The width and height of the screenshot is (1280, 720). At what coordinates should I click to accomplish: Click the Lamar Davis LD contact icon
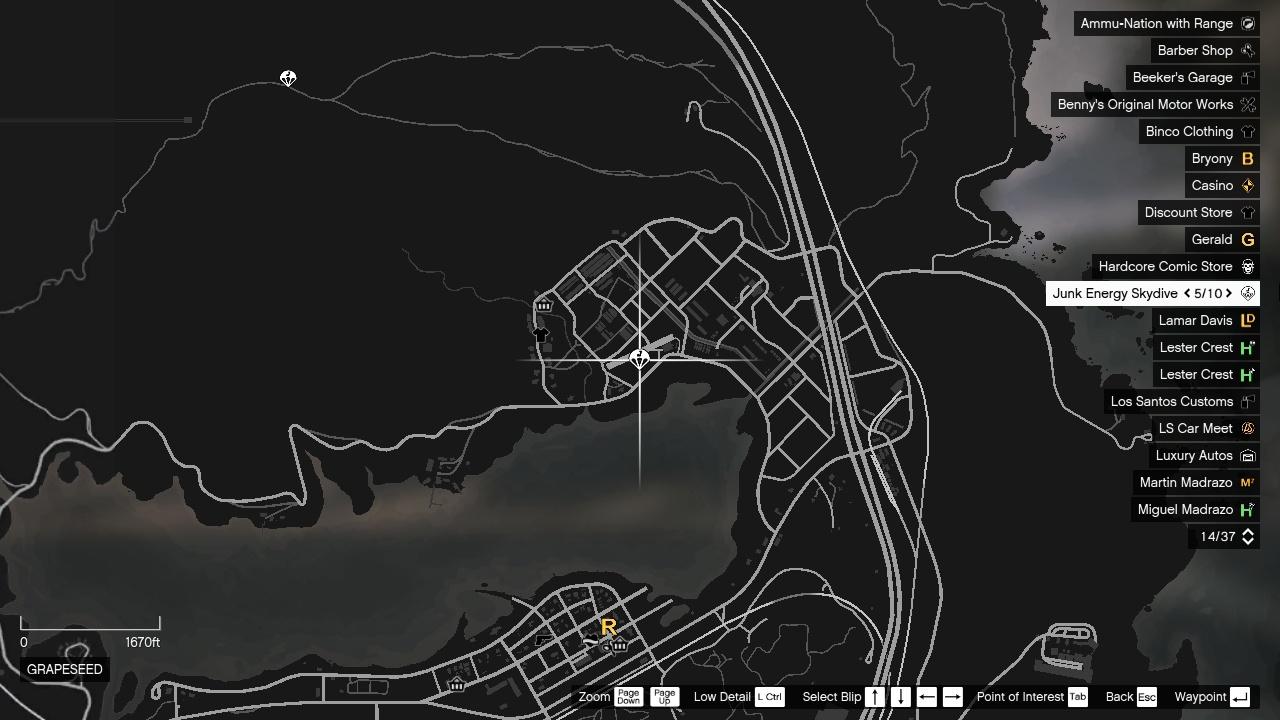pos(1247,320)
